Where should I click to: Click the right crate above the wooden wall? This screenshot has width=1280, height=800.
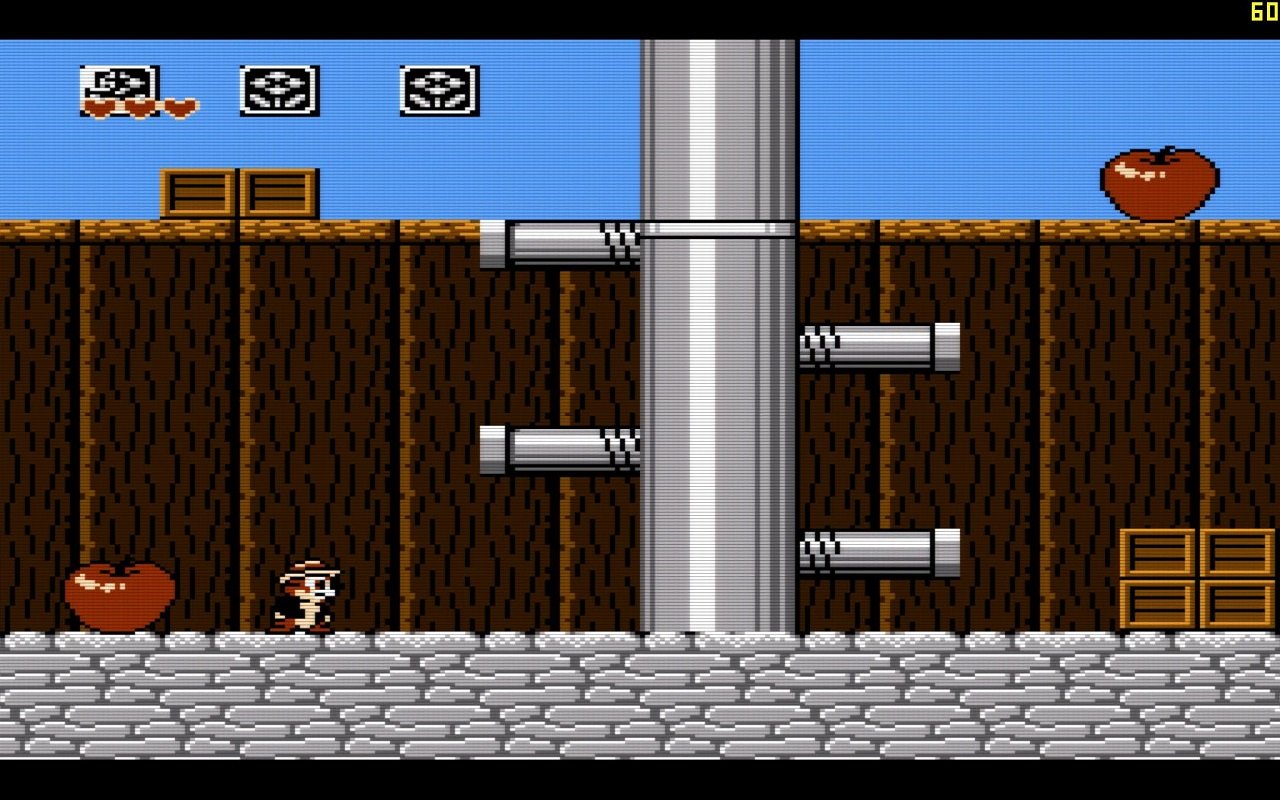(277, 190)
